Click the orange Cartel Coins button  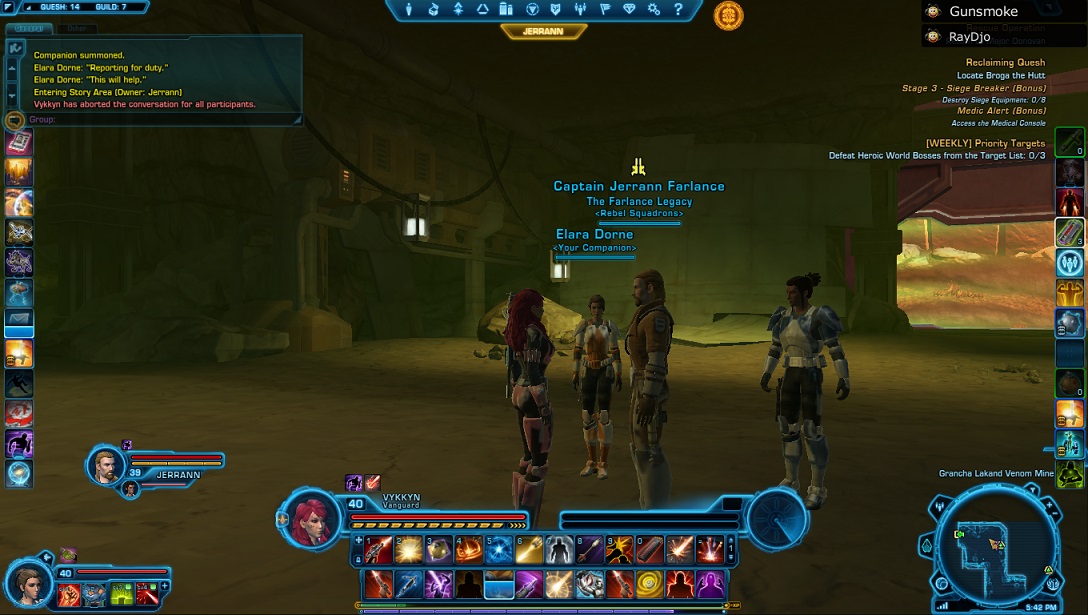728,15
